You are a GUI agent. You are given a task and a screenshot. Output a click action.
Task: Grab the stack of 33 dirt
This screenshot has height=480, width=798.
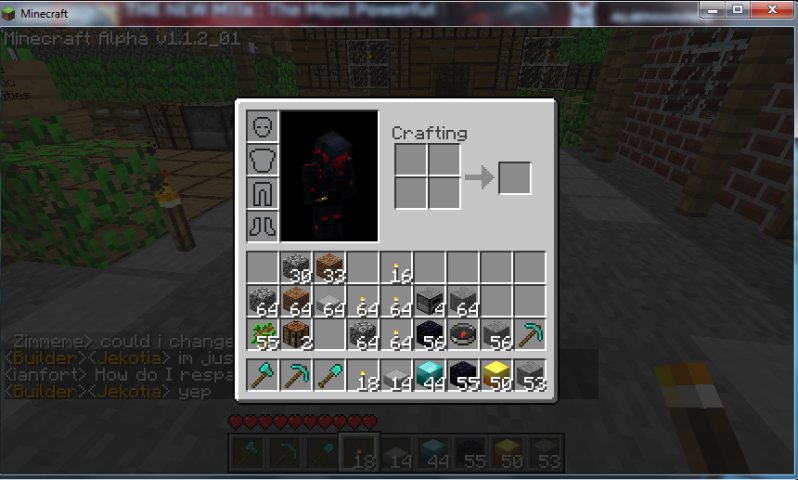tap(329, 267)
